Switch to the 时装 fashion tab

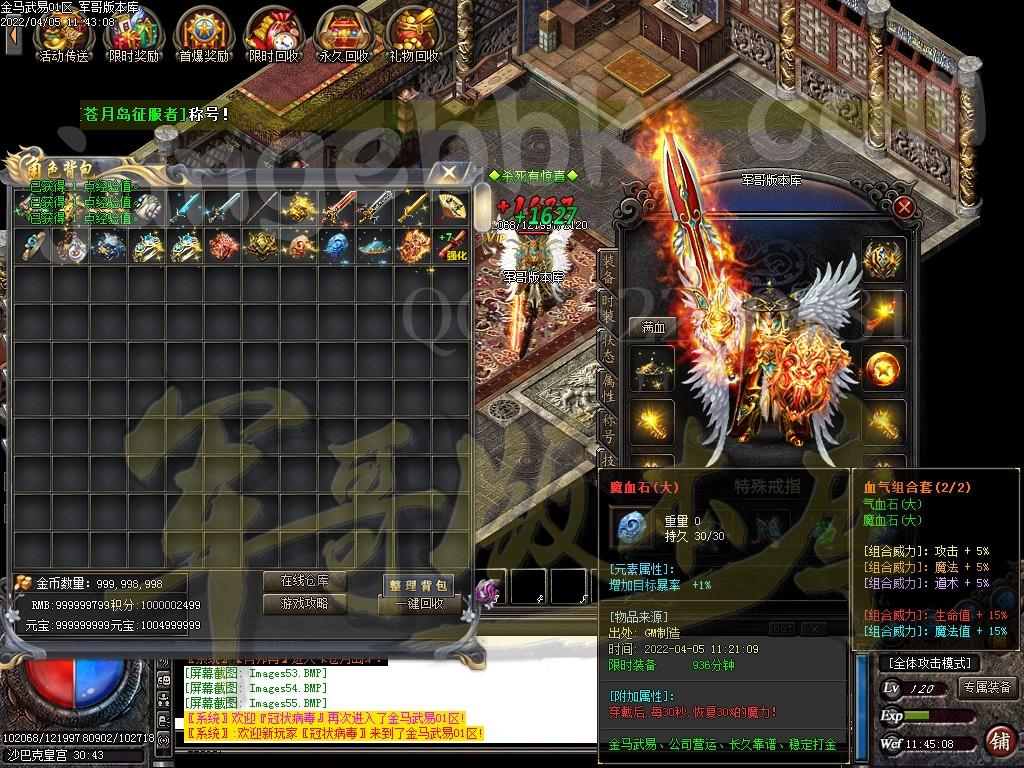click(608, 306)
